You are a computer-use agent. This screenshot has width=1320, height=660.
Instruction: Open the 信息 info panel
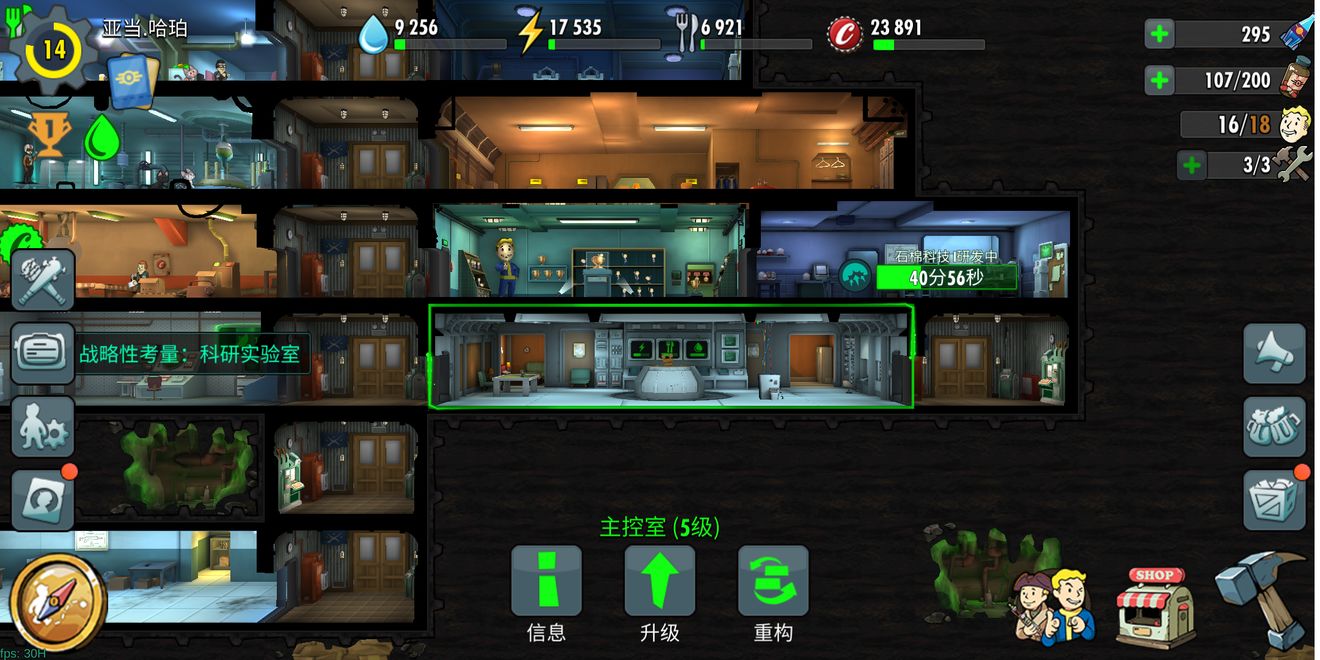coord(546,581)
